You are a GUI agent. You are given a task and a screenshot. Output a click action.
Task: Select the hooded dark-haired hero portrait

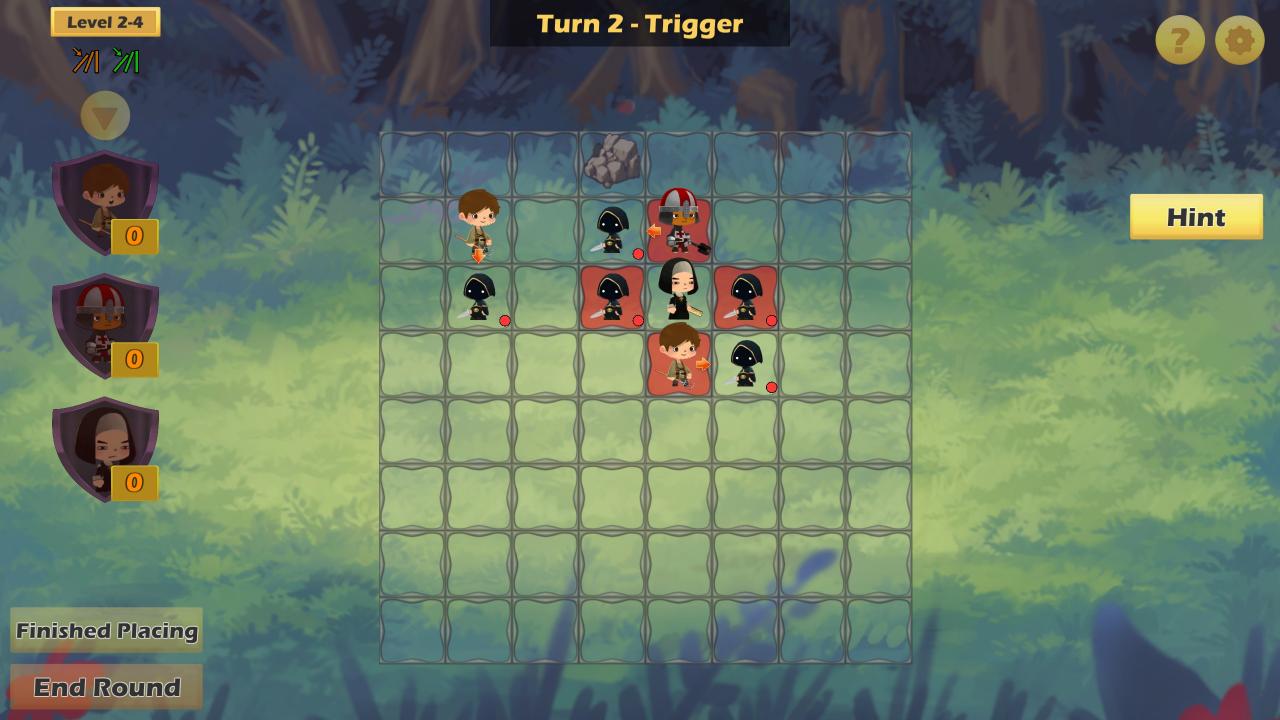click(x=104, y=448)
